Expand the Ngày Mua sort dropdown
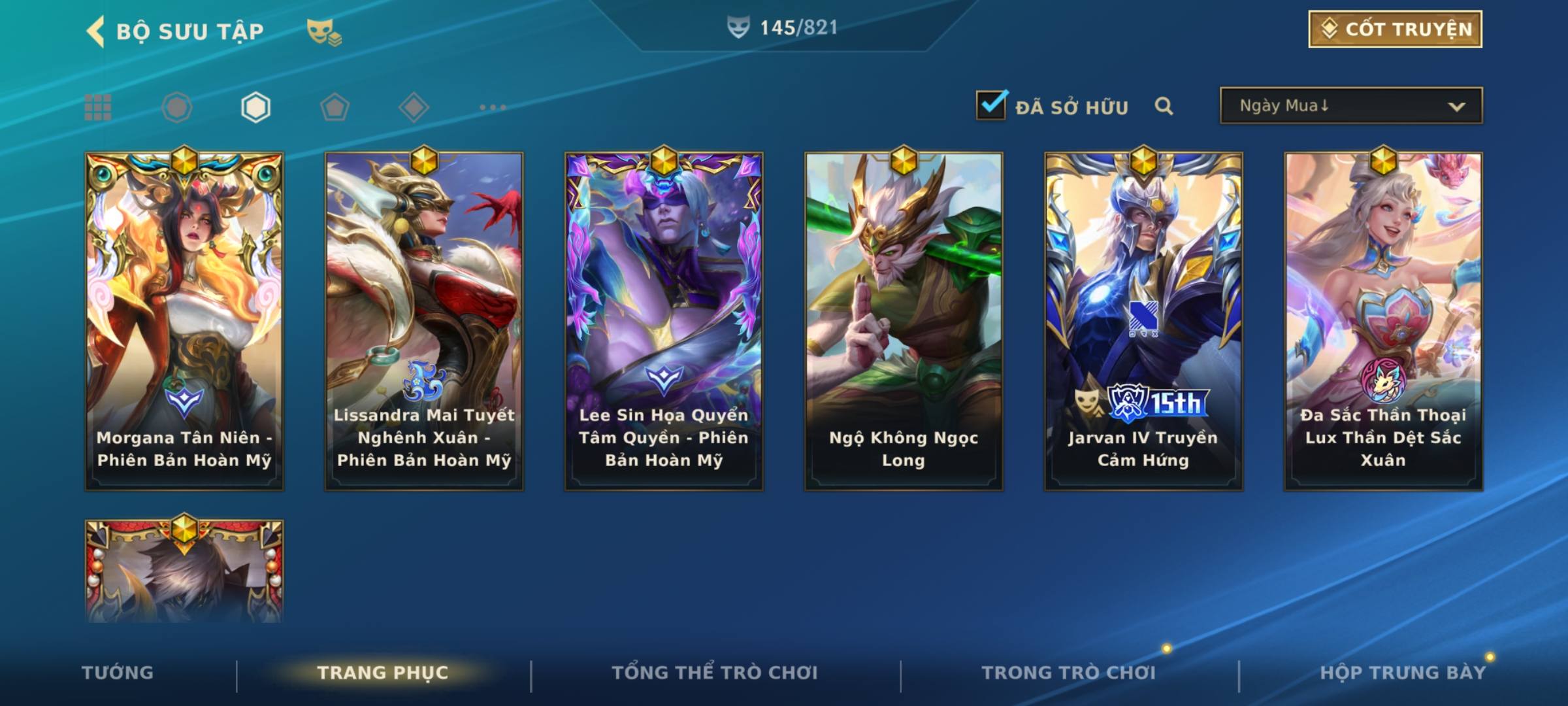 click(1350, 106)
